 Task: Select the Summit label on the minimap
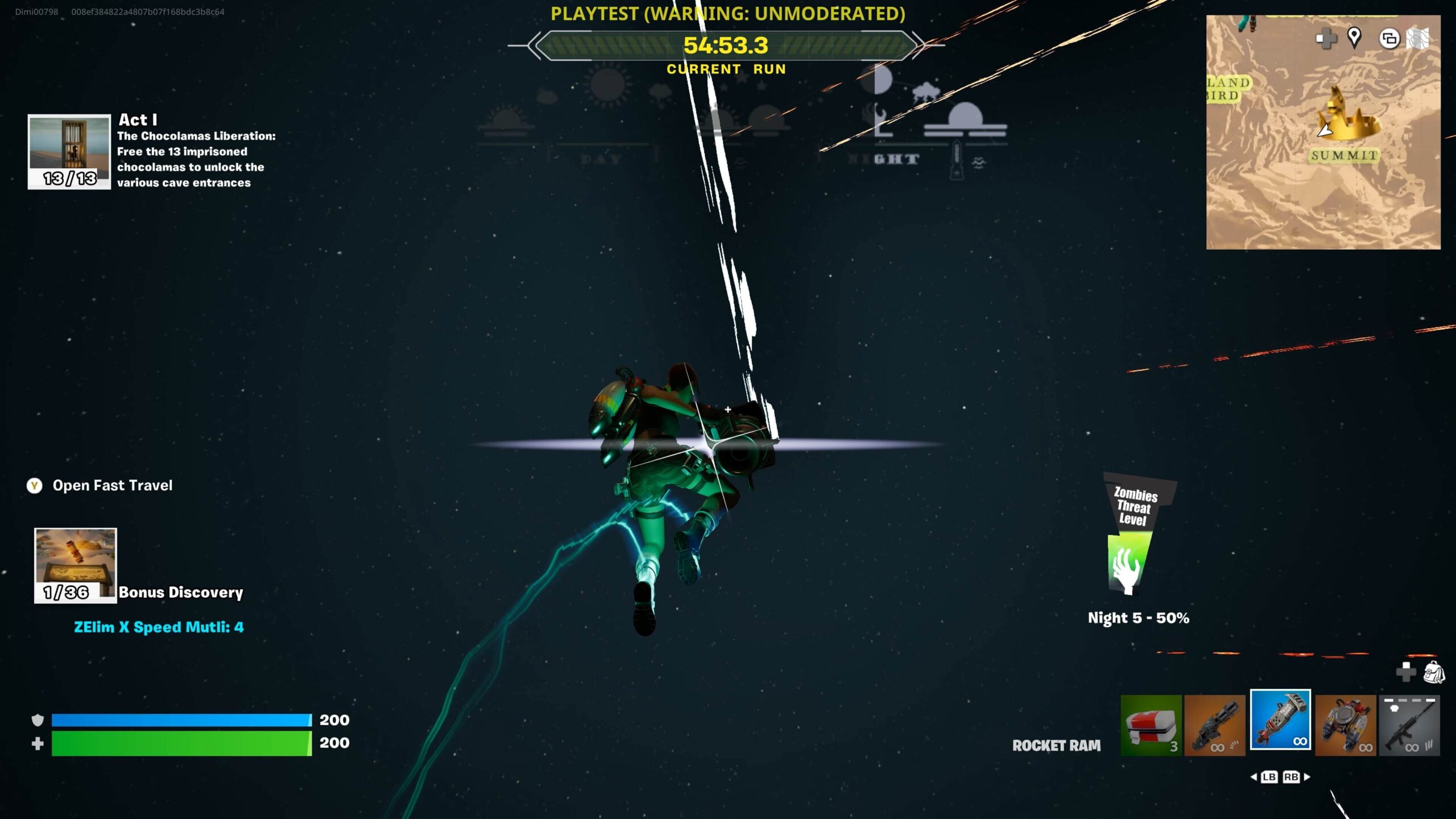click(x=1345, y=155)
